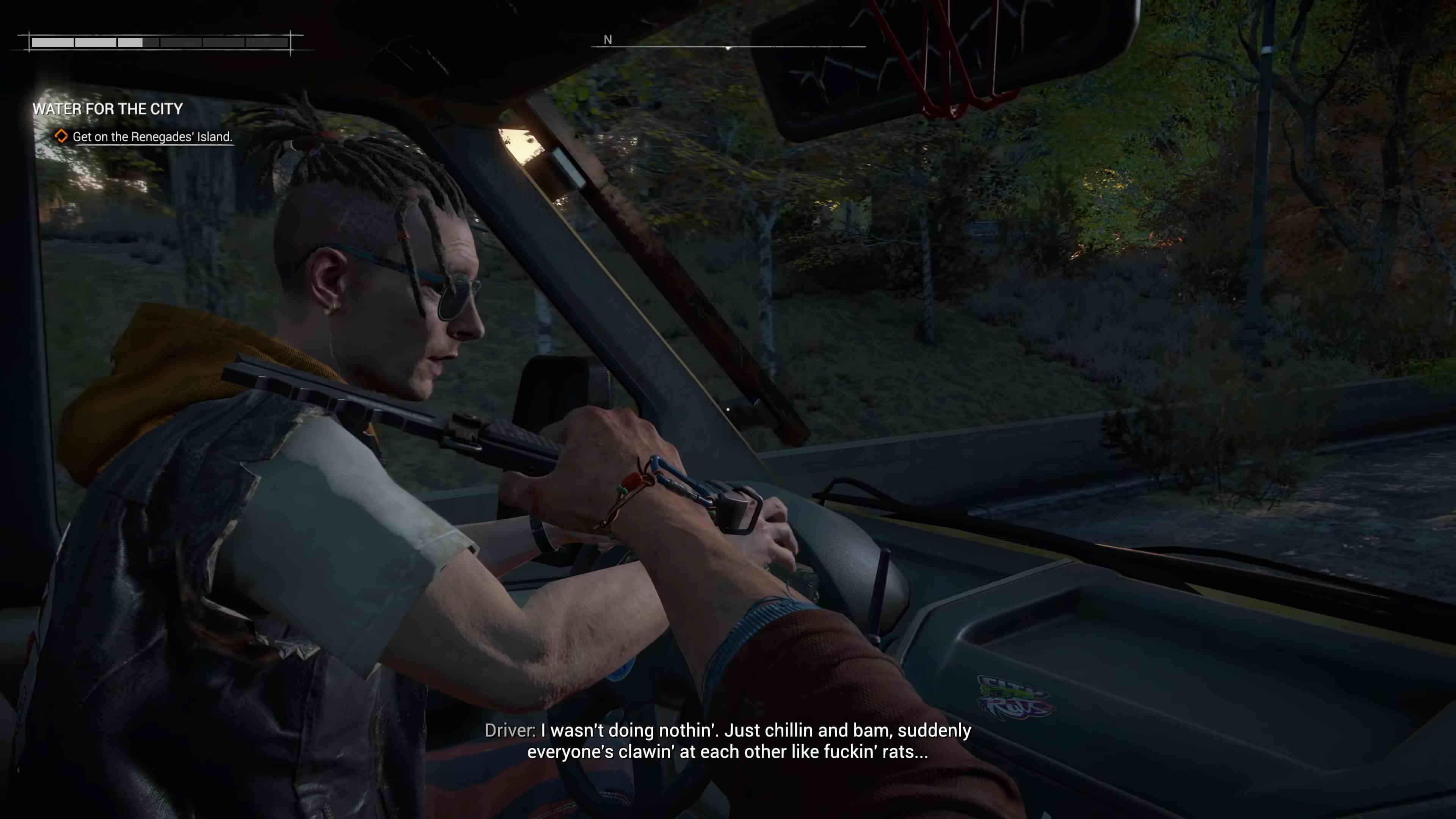Select the N marker on the compass
Viewport: 1456px width, 819px height.
tap(608, 40)
